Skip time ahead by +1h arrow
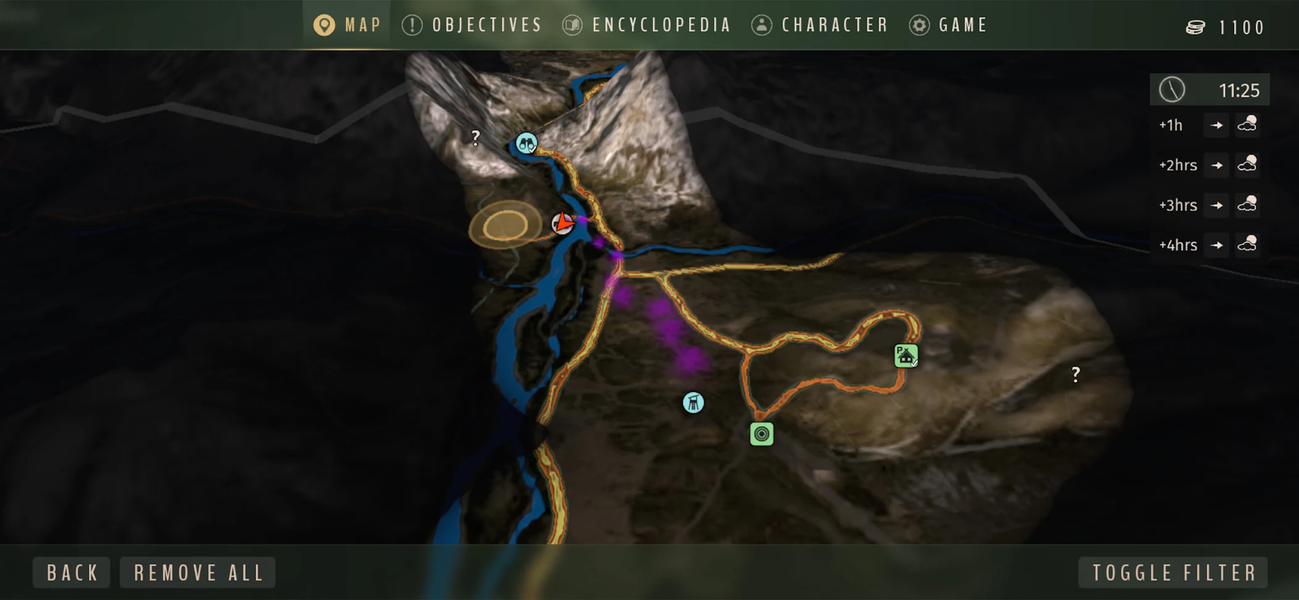This screenshot has height=600, width=1299. (x=1216, y=125)
